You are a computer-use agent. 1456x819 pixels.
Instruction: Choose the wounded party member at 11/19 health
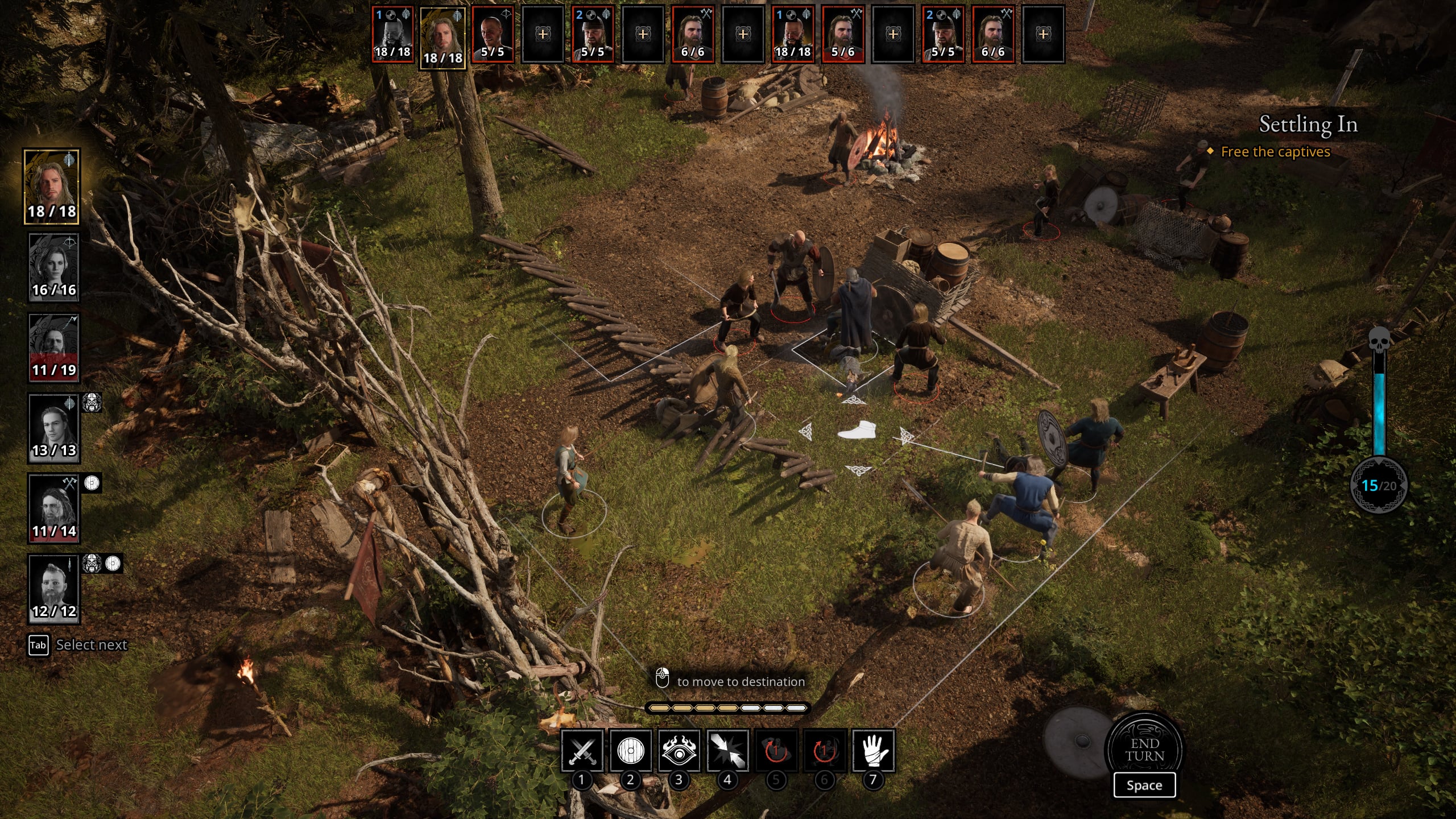tap(54, 348)
